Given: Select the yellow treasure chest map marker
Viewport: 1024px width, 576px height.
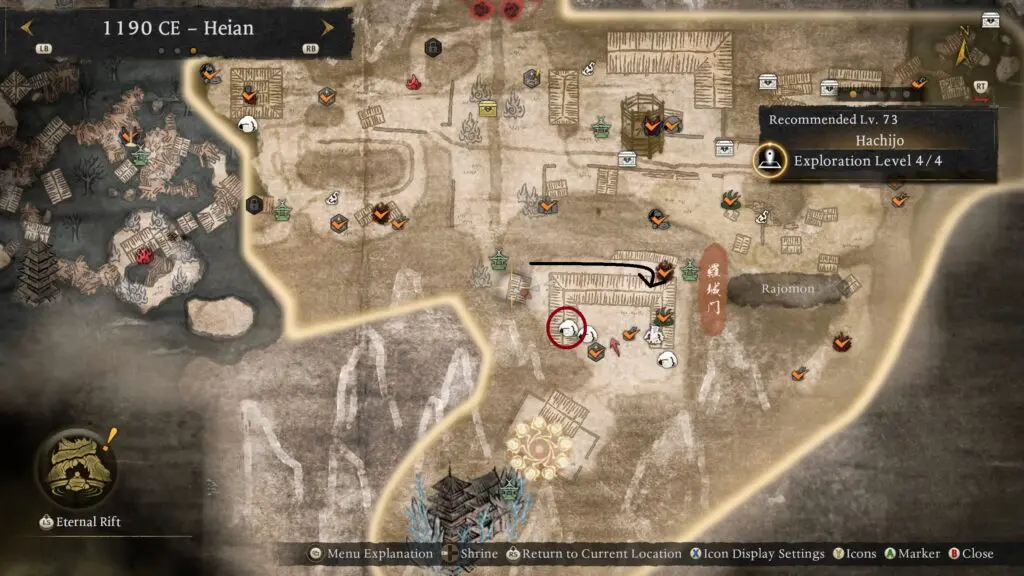Looking at the screenshot, I should pos(488,109).
